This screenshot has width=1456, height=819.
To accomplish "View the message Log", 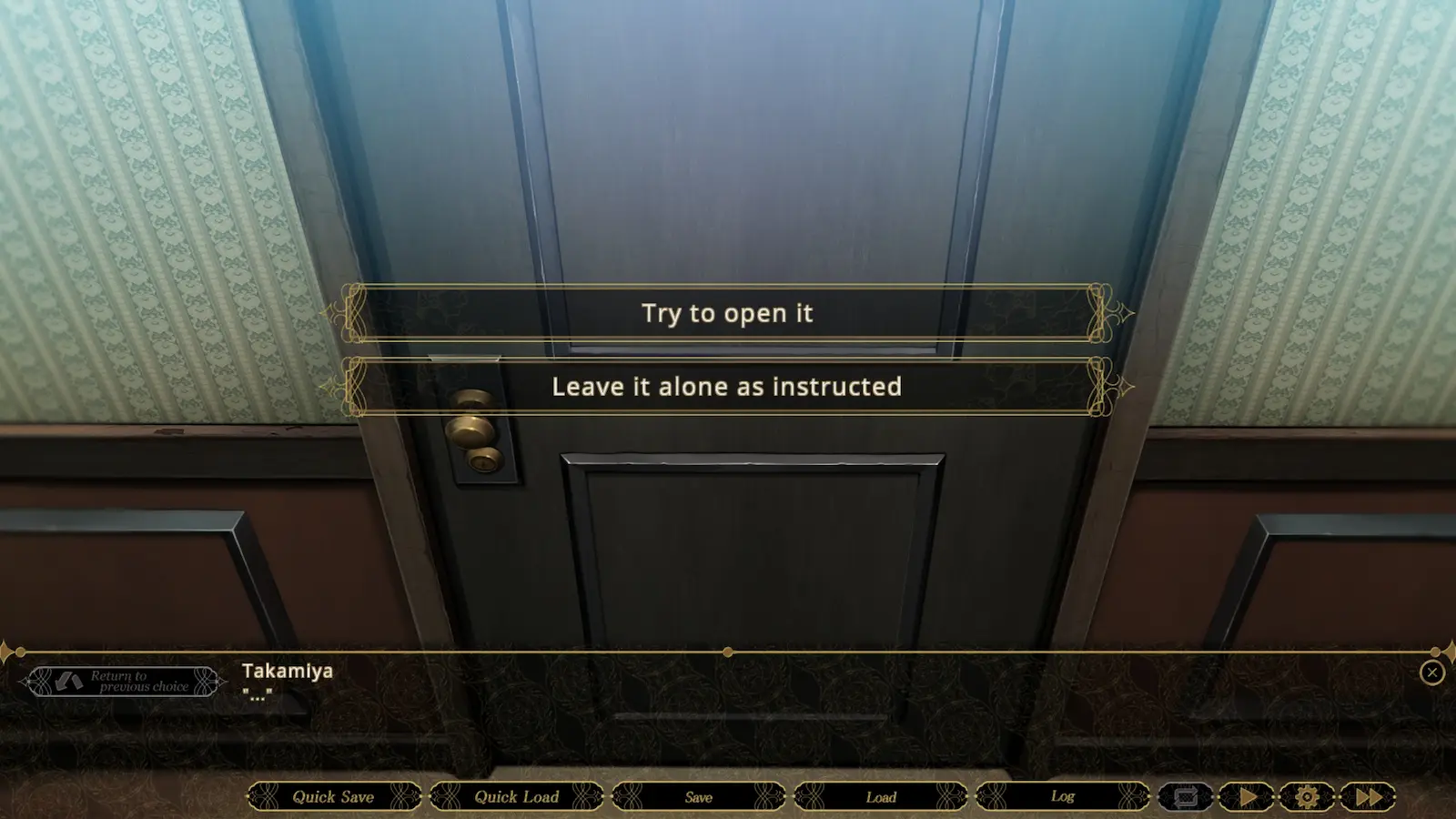I will (1062, 796).
